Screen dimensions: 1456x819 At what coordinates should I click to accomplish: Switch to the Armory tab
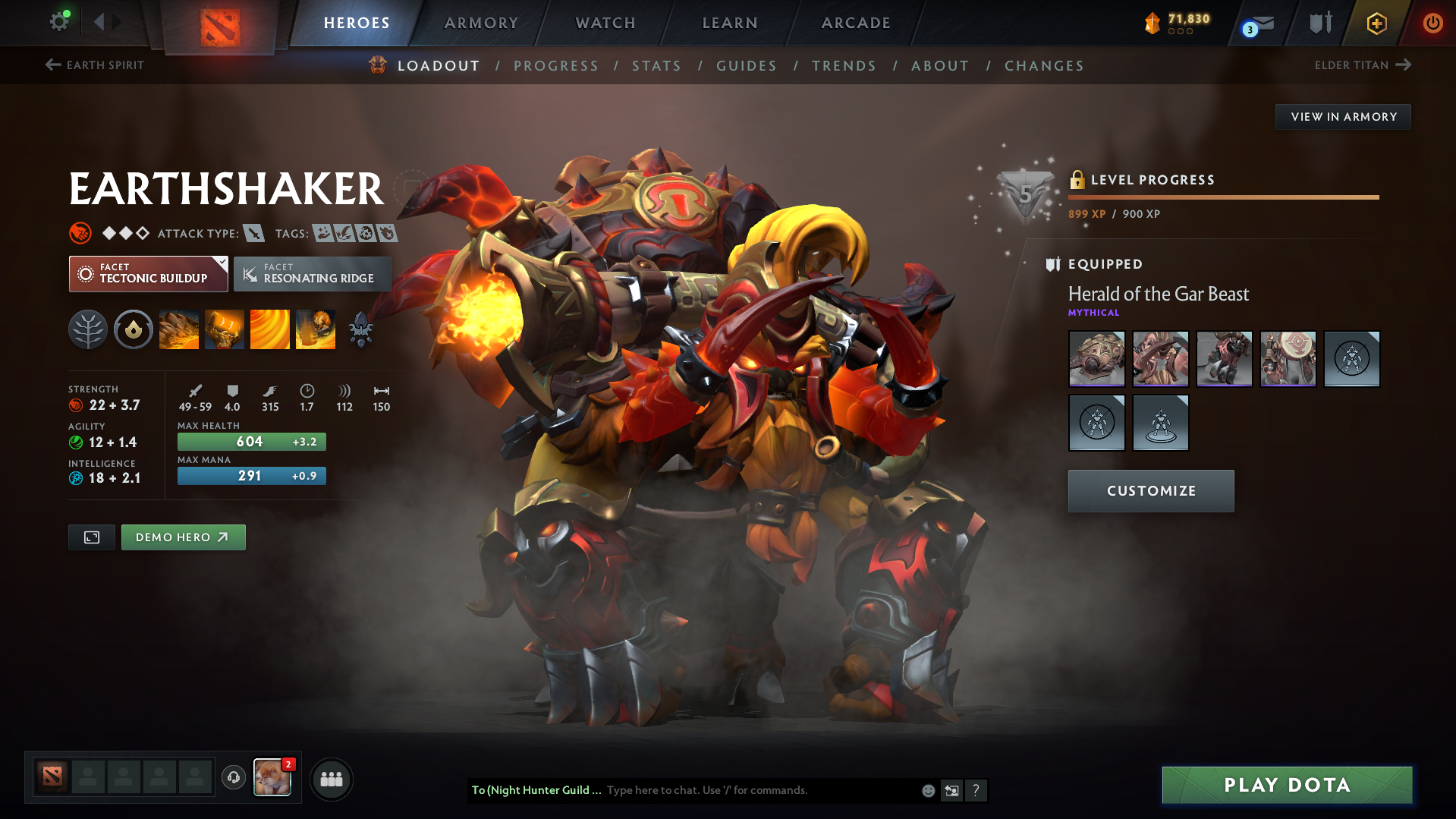click(481, 23)
